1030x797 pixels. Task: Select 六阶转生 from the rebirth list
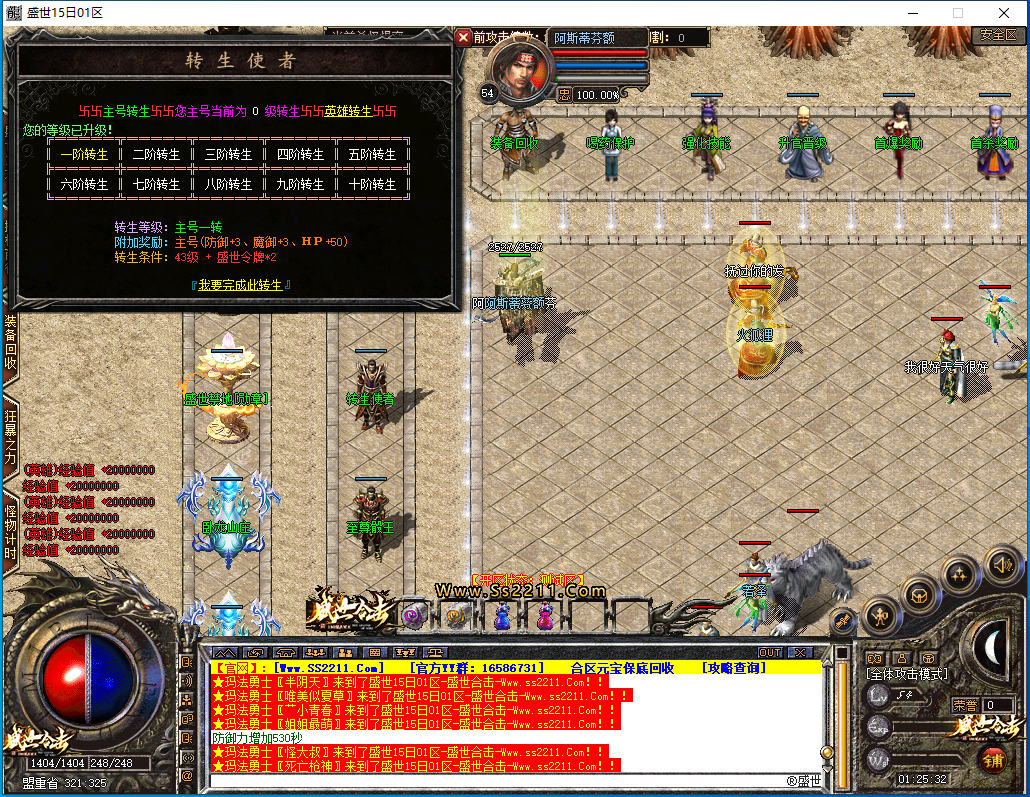[83, 184]
